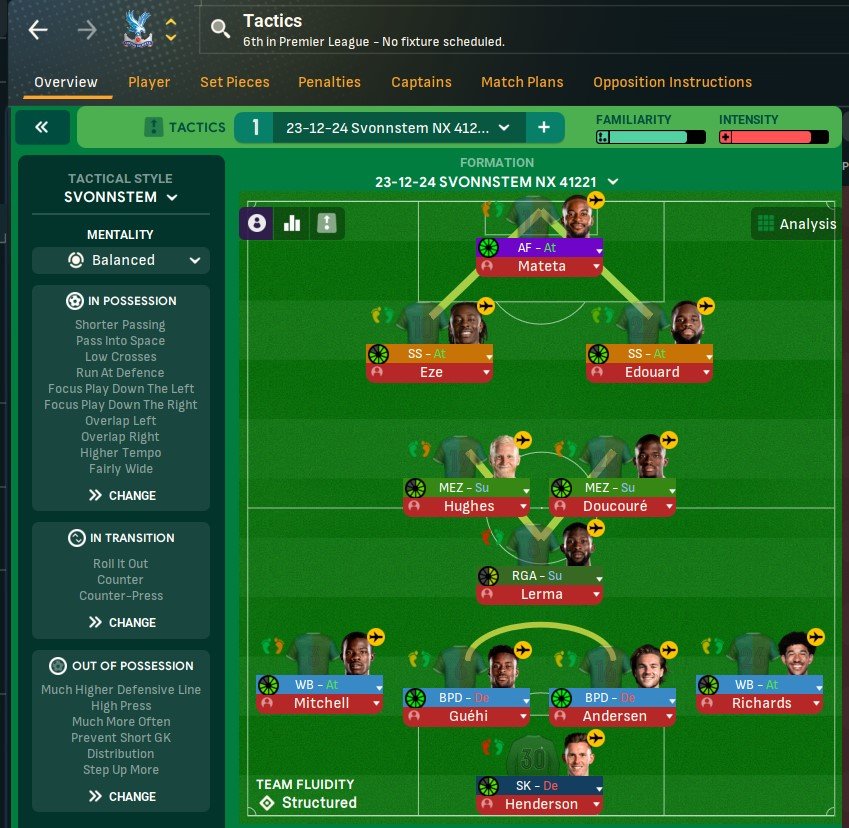The image size is (849, 828).
Task: Open the Analysis view
Action: pyautogui.click(x=796, y=224)
